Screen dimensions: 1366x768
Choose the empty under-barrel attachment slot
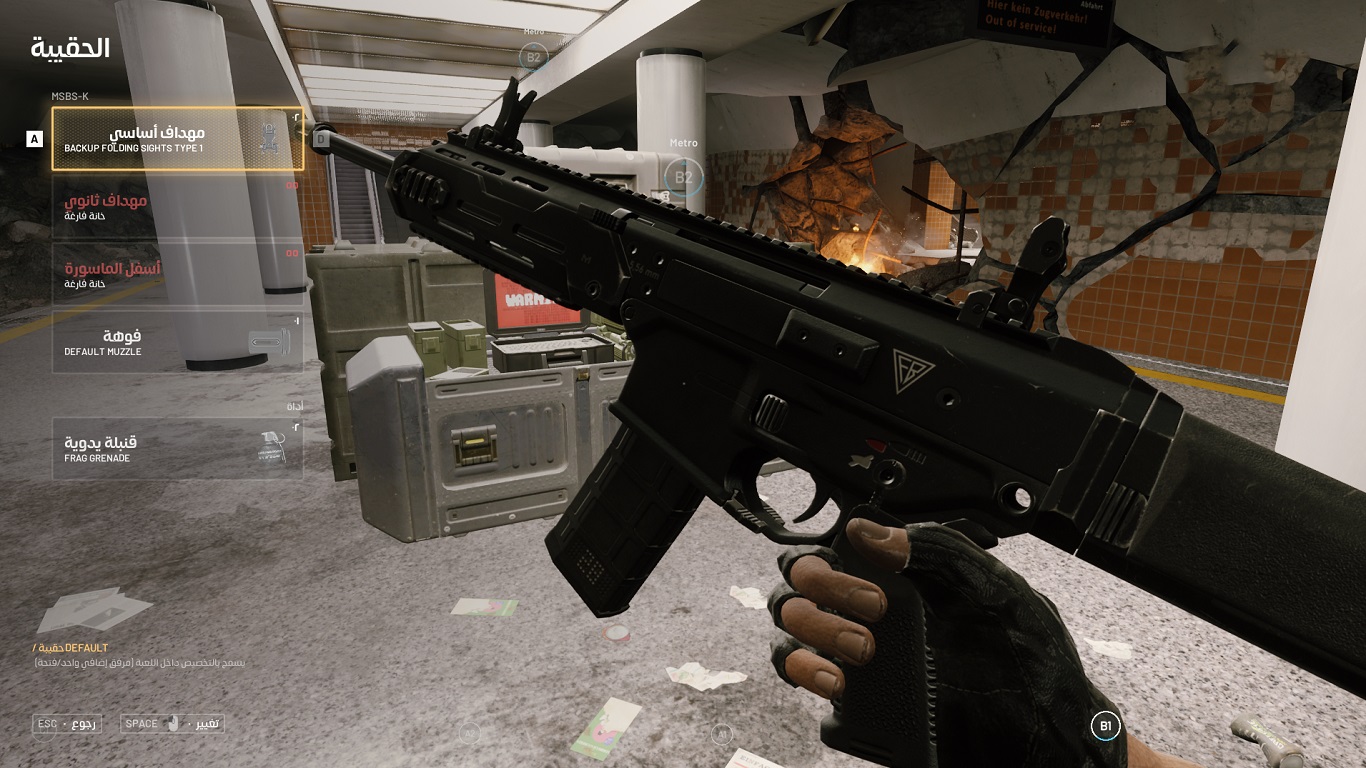coord(177,275)
